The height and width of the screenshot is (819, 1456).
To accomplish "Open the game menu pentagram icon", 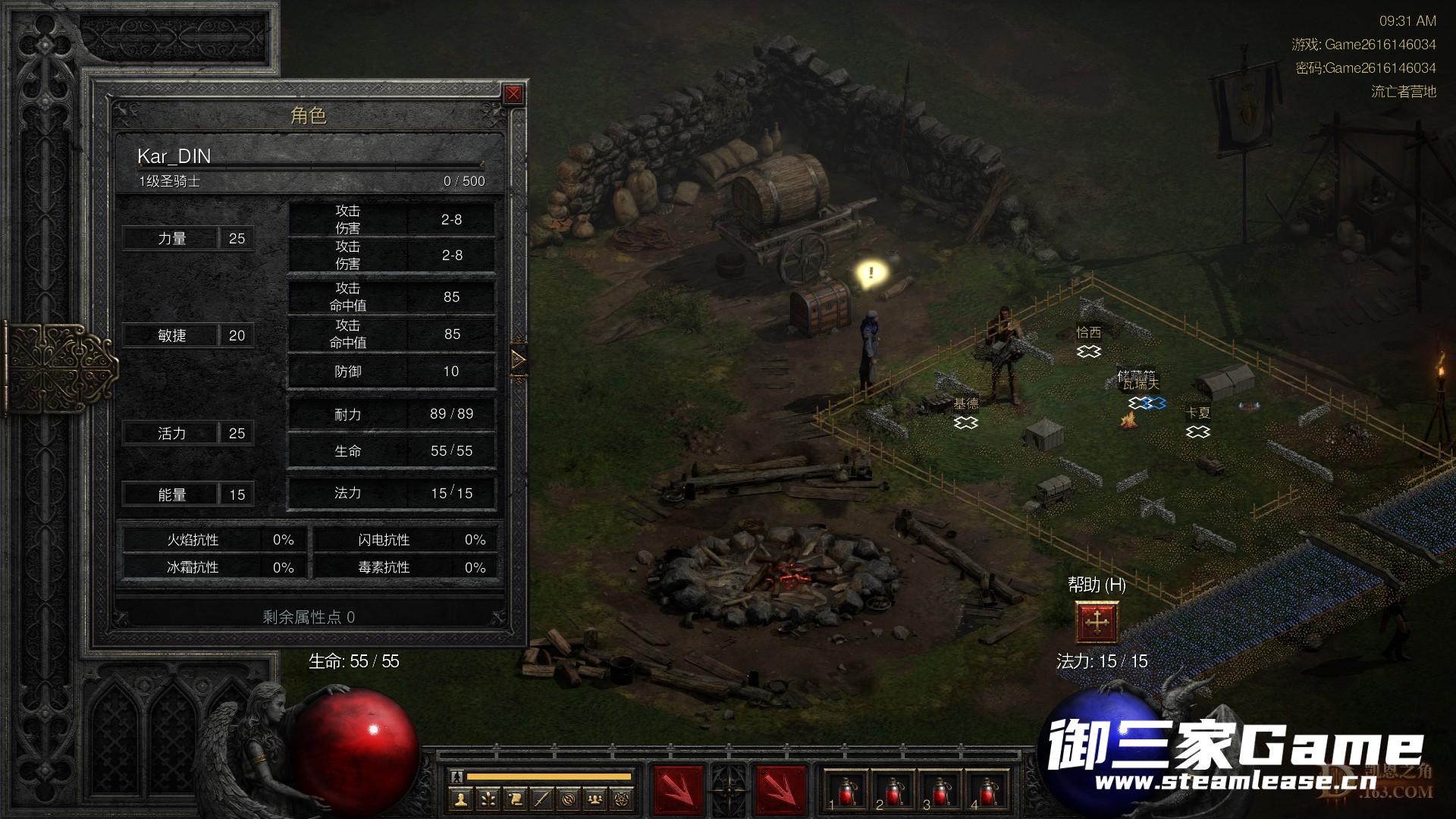I will point(623,799).
